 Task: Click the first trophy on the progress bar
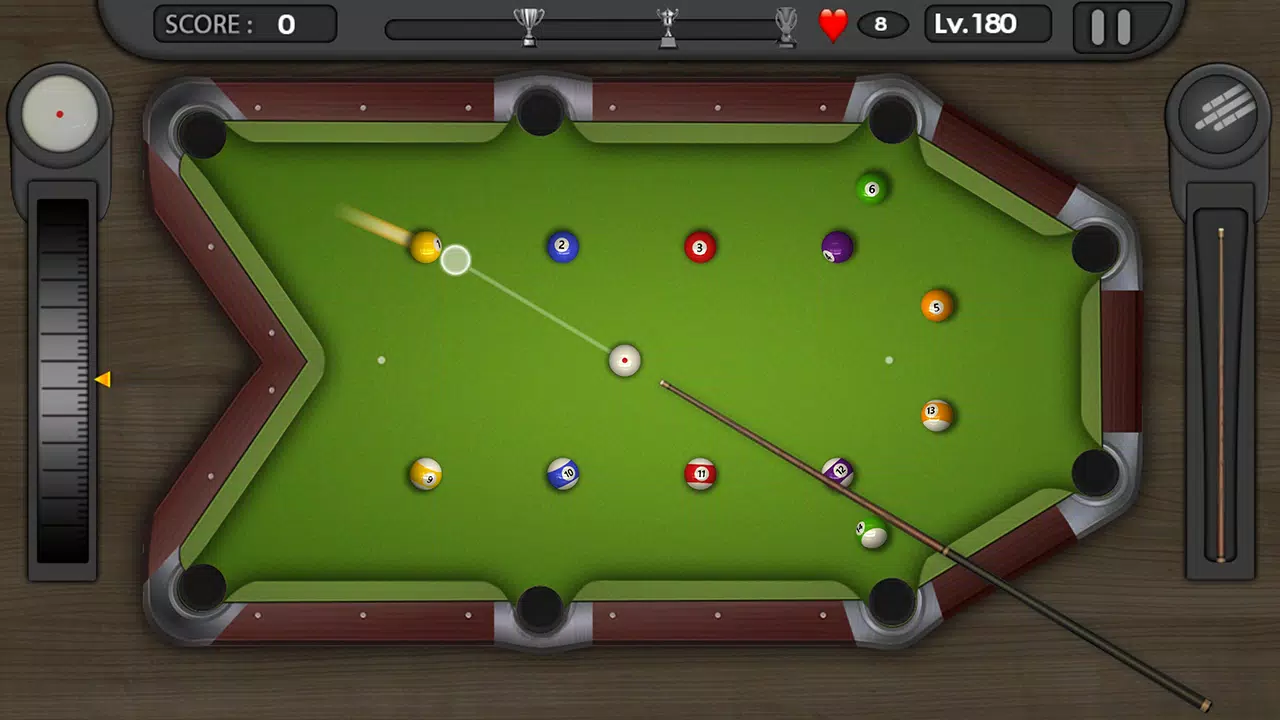[530, 24]
